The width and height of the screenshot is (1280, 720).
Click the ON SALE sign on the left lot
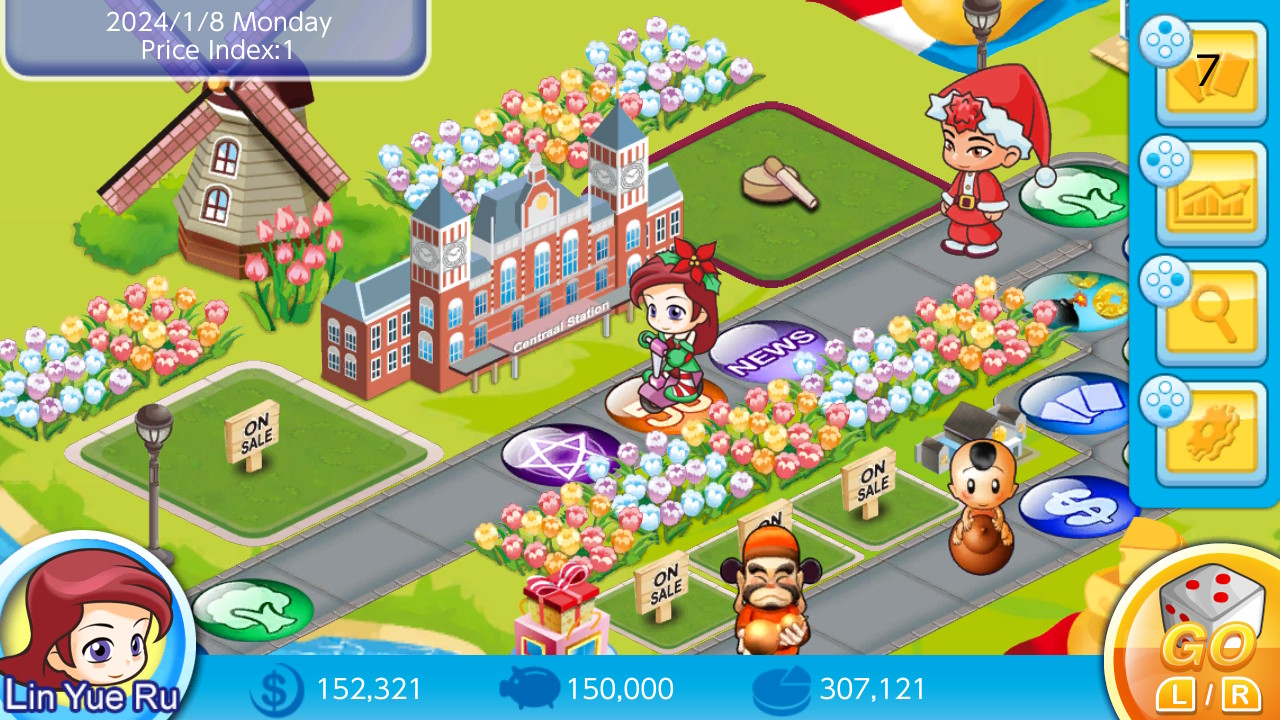click(x=253, y=433)
